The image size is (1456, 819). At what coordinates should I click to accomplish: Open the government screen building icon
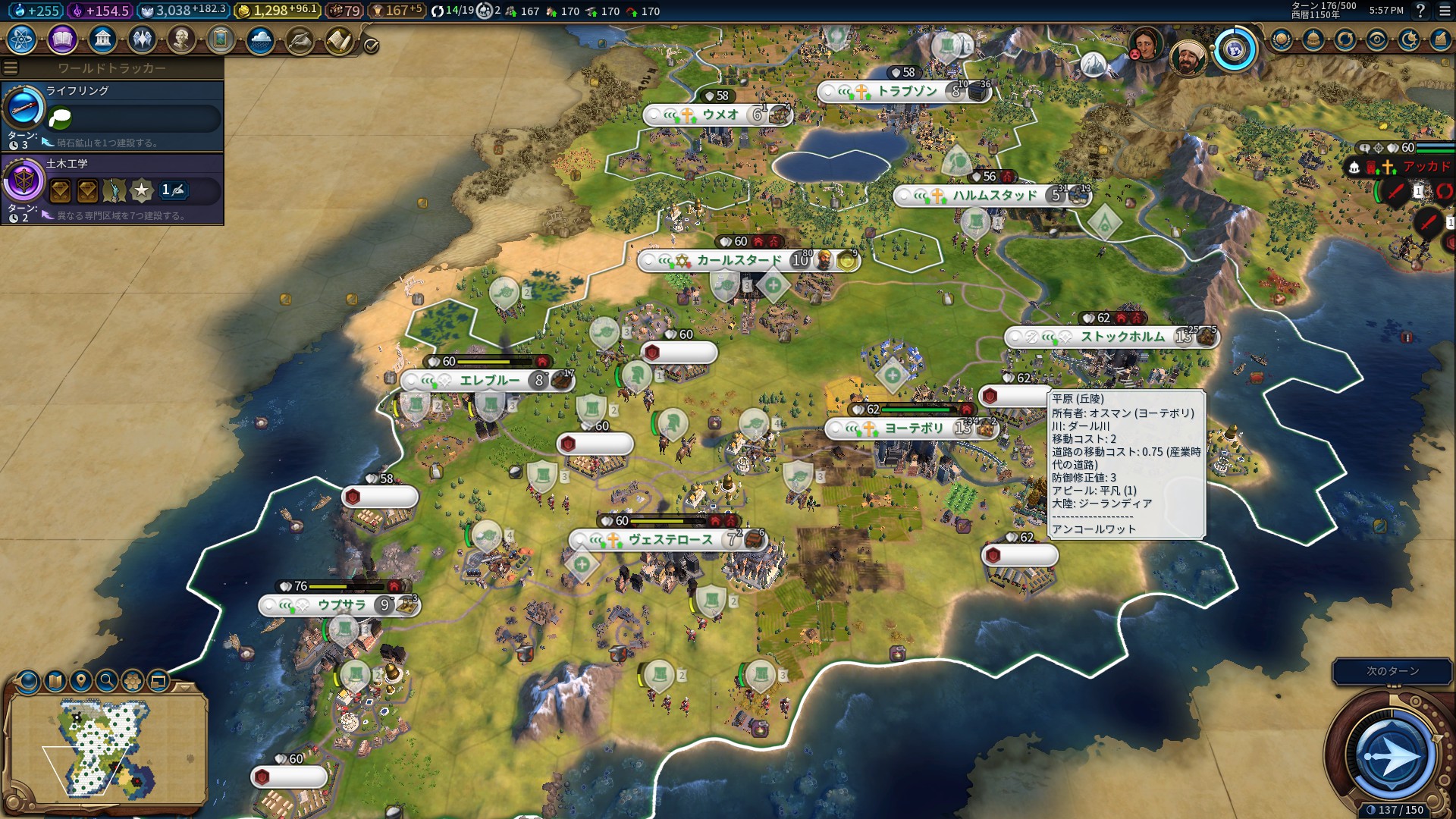pos(102,39)
